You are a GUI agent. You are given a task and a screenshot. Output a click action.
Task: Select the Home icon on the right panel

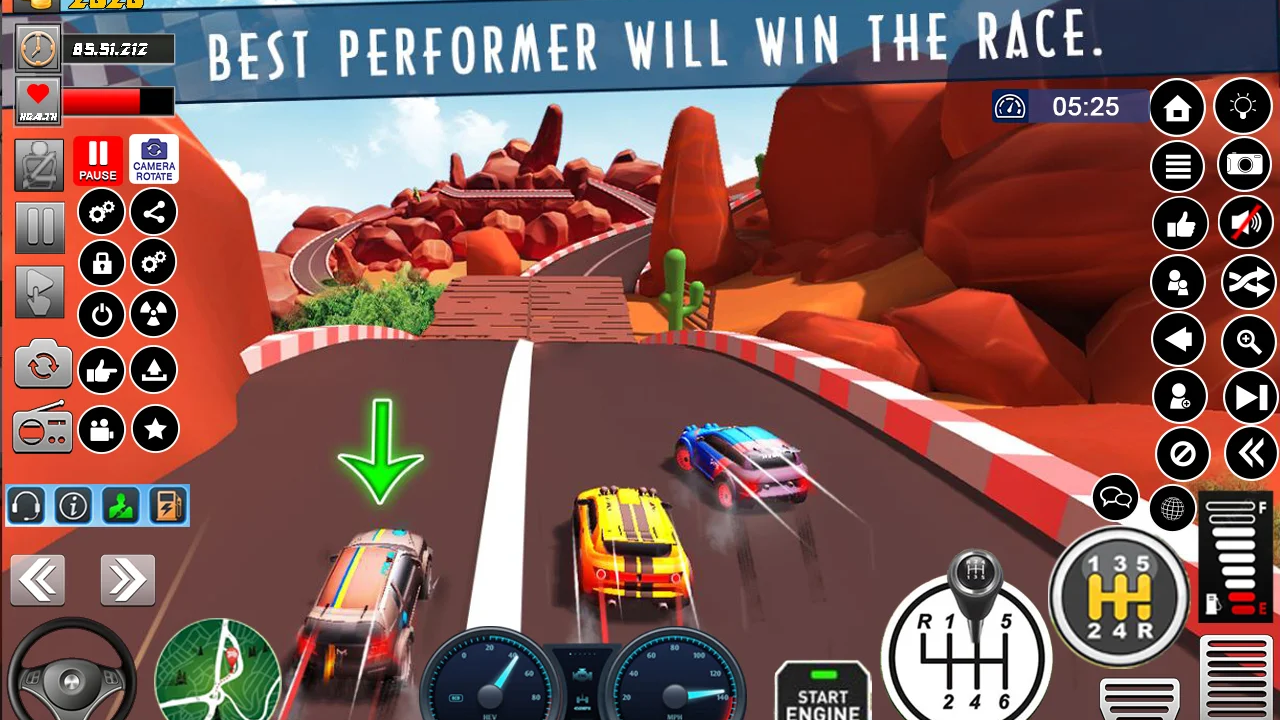[x=1177, y=107]
